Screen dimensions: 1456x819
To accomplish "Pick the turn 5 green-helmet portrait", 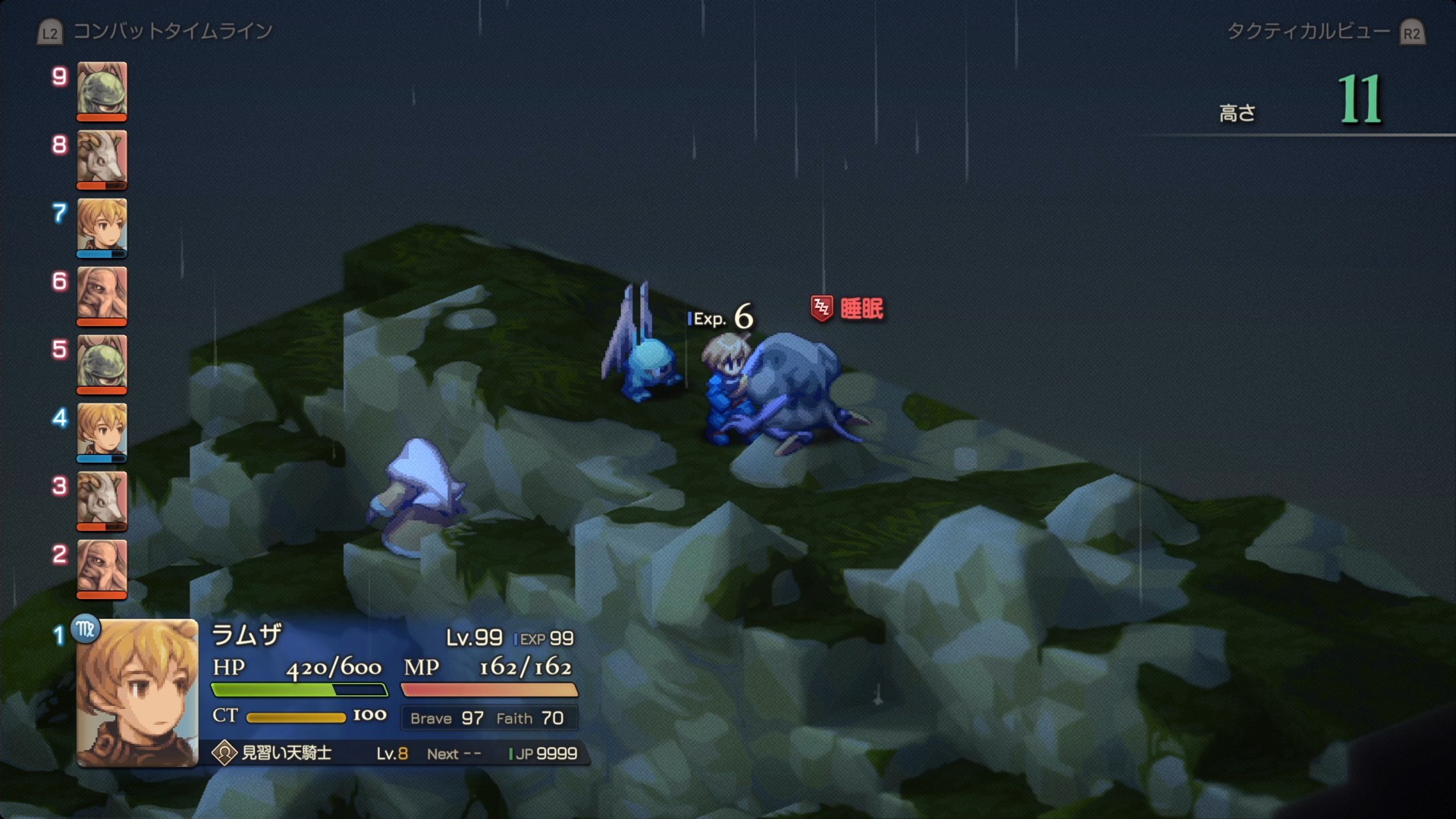I will pos(102,362).
